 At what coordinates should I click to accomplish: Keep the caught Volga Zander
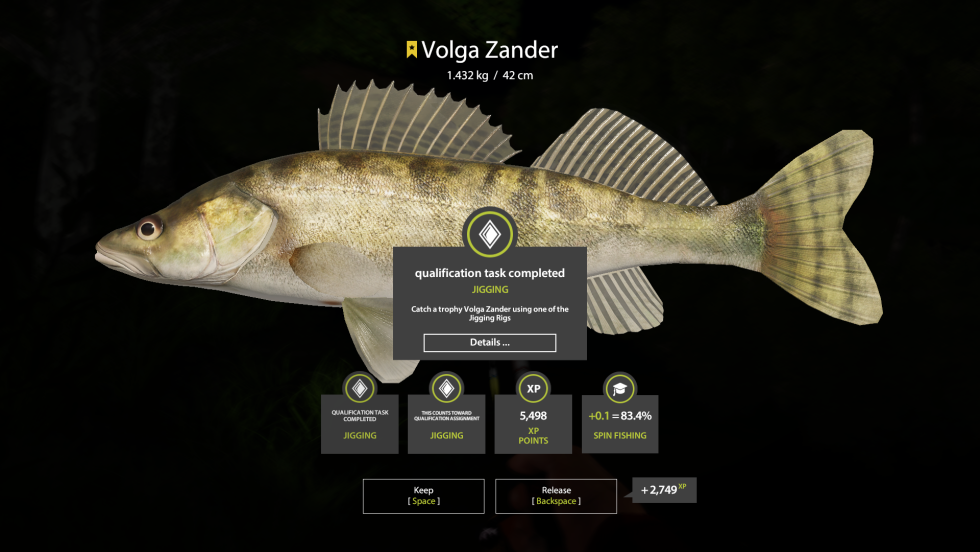click(x=423, y=496)
